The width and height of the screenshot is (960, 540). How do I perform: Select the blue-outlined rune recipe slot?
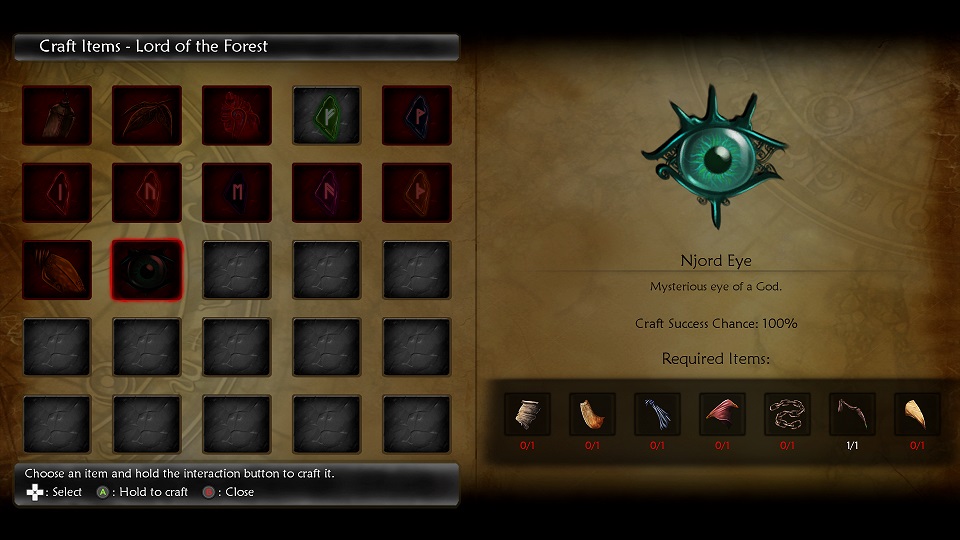pos(417,115)
